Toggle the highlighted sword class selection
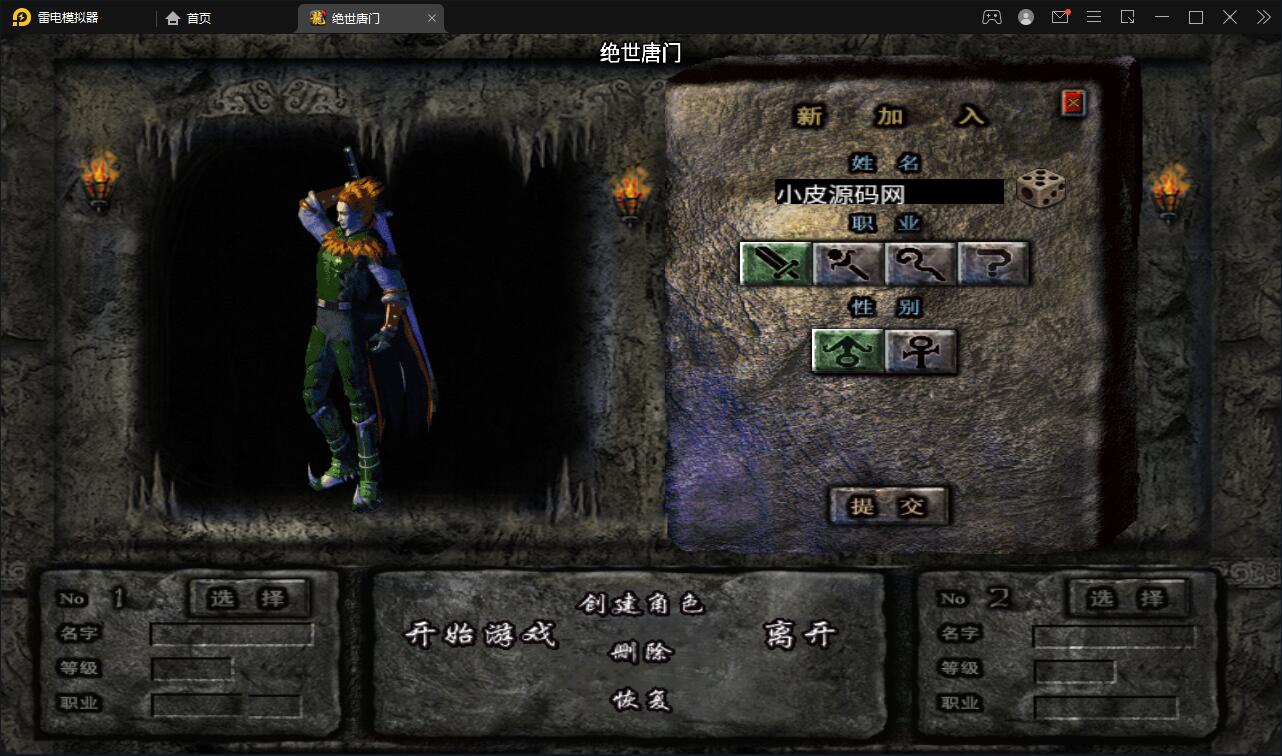This screenshot has width=1282, height=756. [x=775, y=263]
